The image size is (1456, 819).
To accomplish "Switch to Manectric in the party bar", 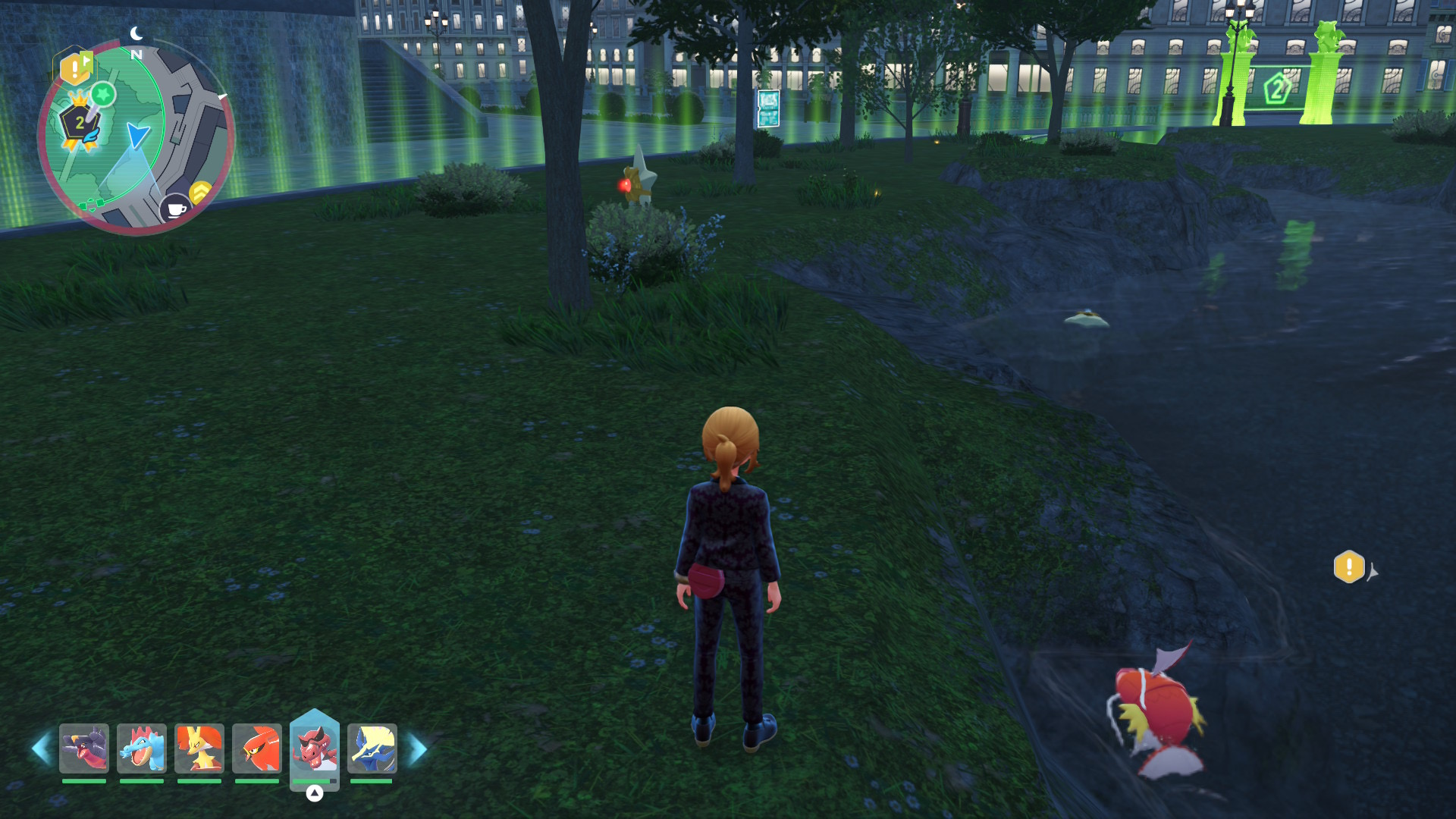I will tap(372, 748).
